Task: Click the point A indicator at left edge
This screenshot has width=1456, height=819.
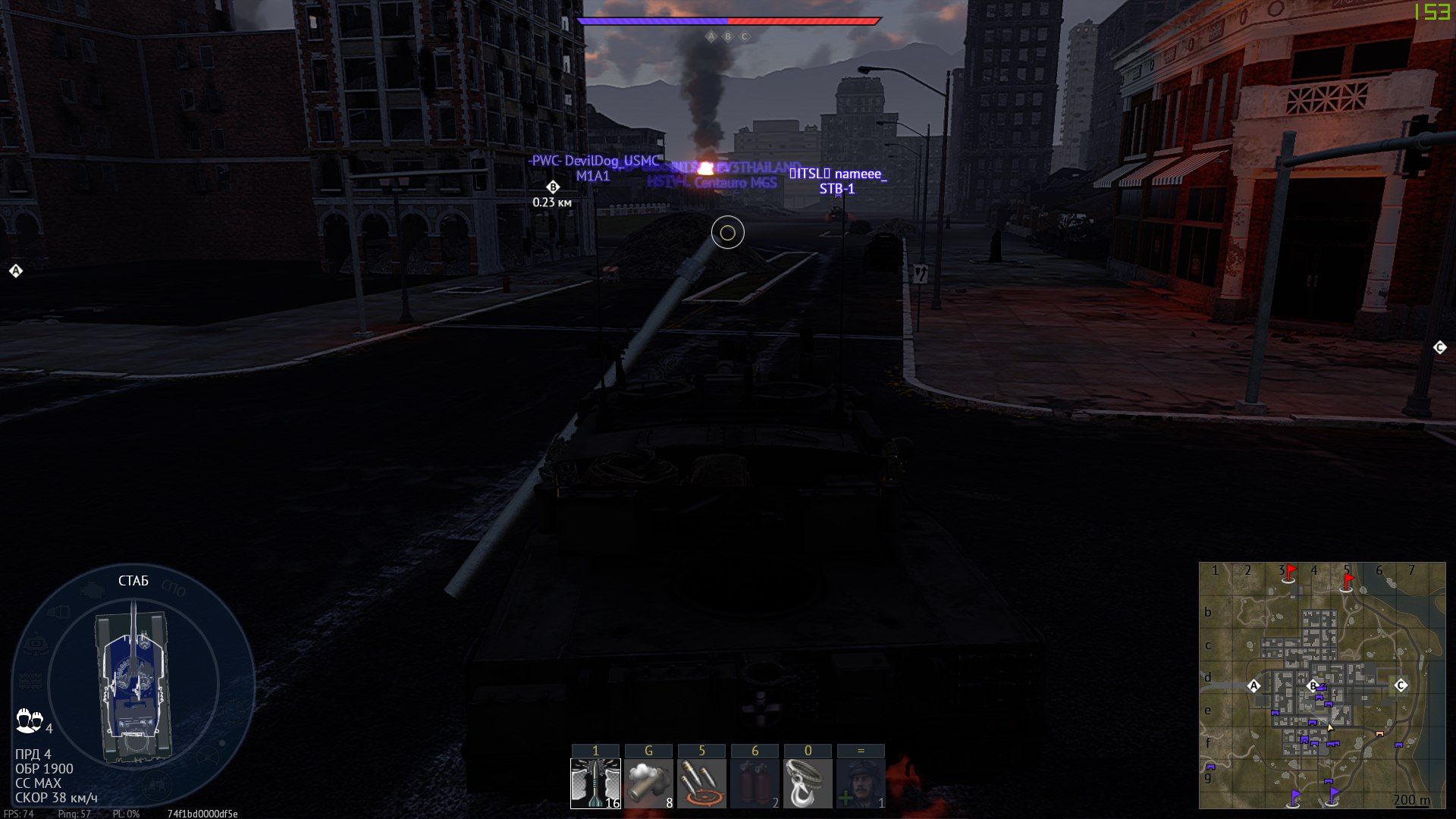Action: [x=16, y=271]
